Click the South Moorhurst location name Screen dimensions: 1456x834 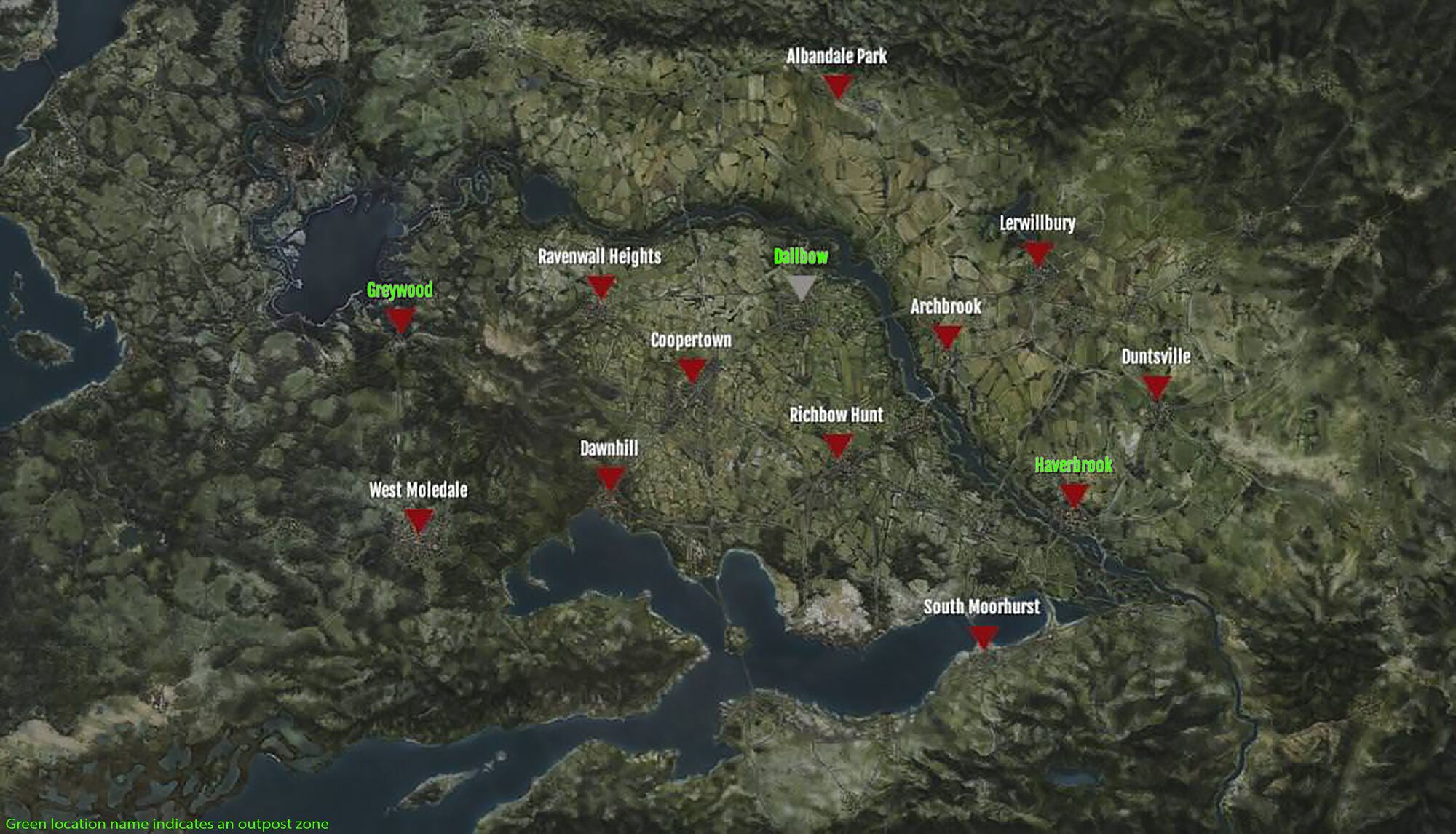point(982,606)
